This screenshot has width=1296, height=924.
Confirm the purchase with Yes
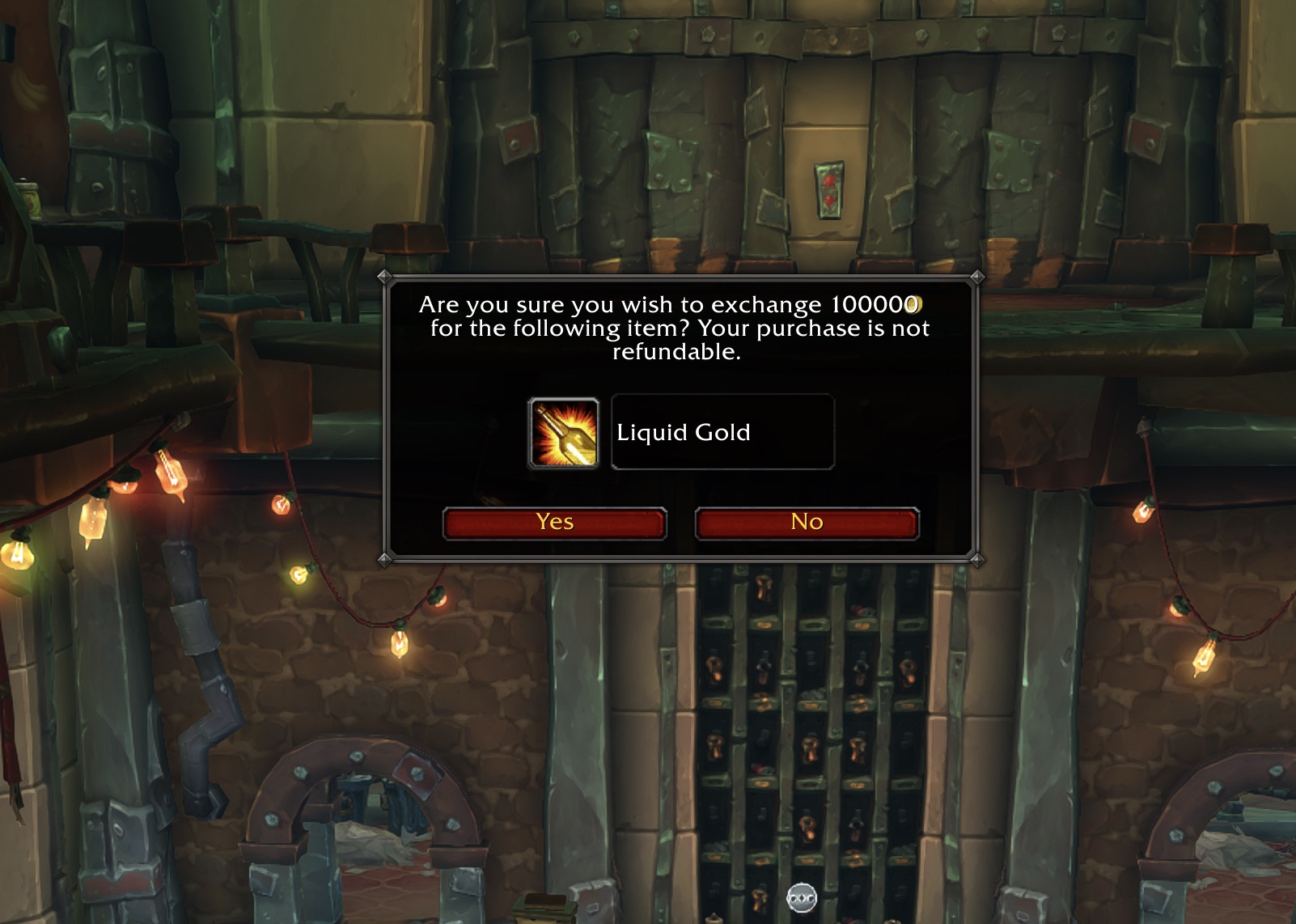click(554, 522)
